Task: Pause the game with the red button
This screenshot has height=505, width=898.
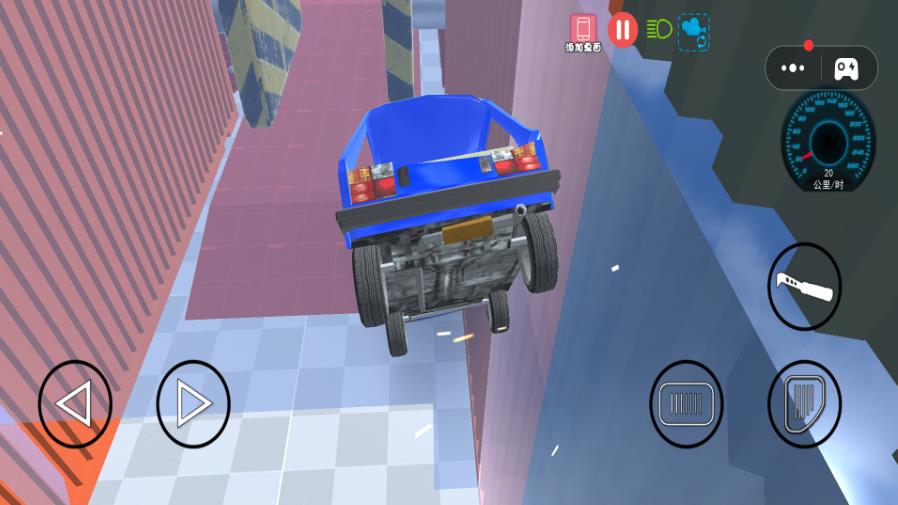Action: tap(622, 30)
